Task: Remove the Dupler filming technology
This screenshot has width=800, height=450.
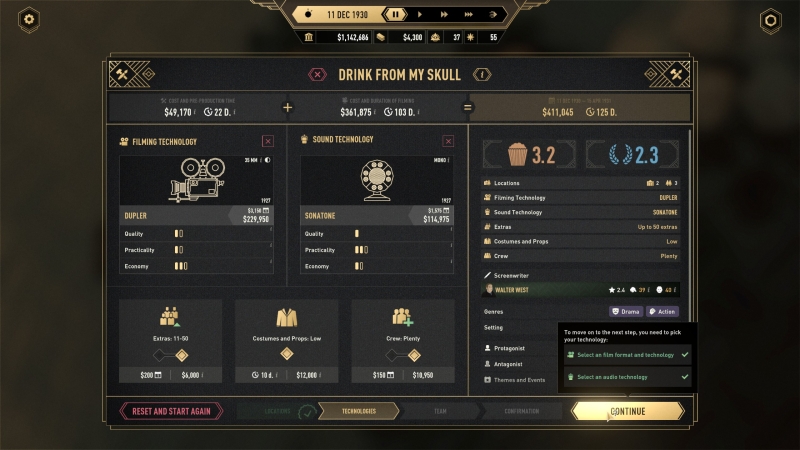Action: pos(267,142)
